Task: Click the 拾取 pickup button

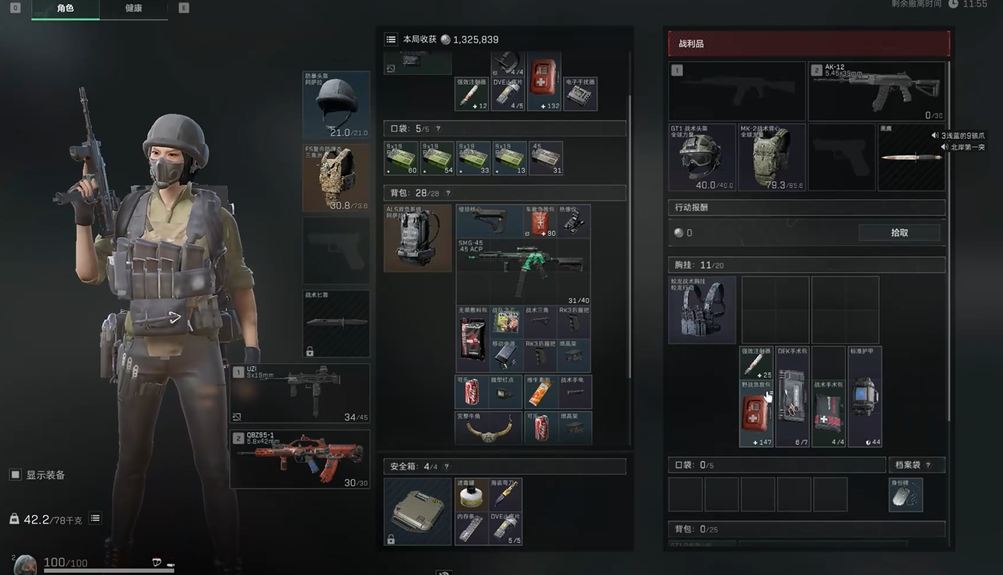Action: [899, 232]
